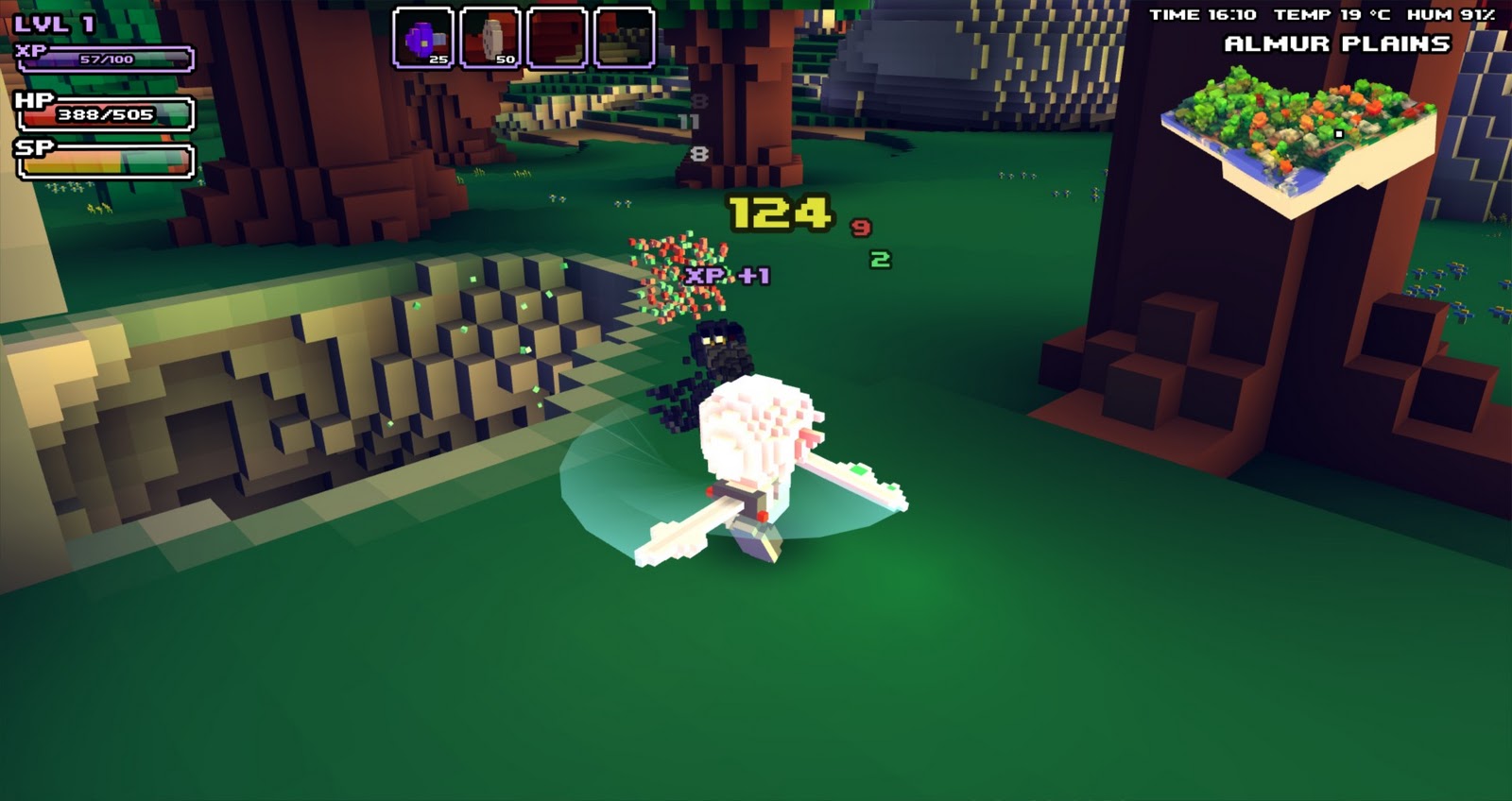
Task: Click the yellow 124 damage number
Action: [x=779, y=214]
